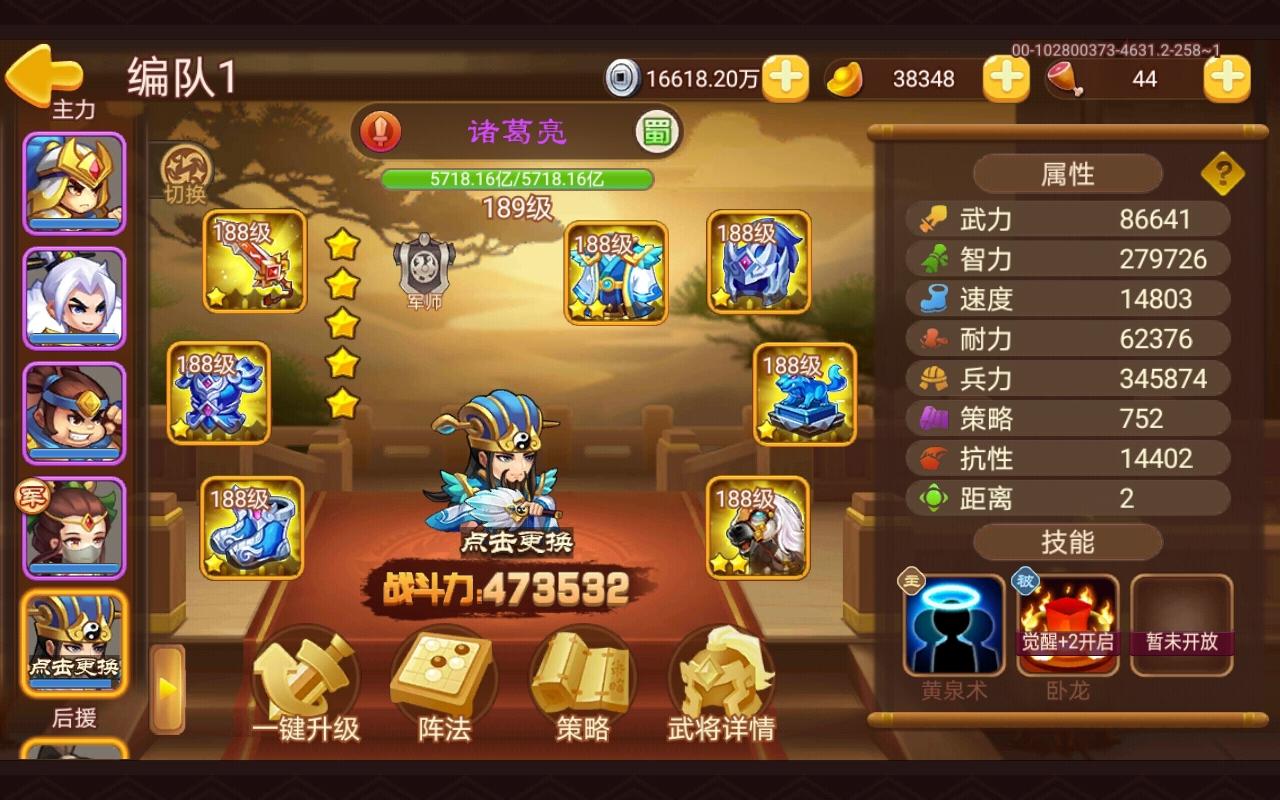Switch to the 后援 tab
This screenshot has width=1280, height=800.
(x=75, y=719)
